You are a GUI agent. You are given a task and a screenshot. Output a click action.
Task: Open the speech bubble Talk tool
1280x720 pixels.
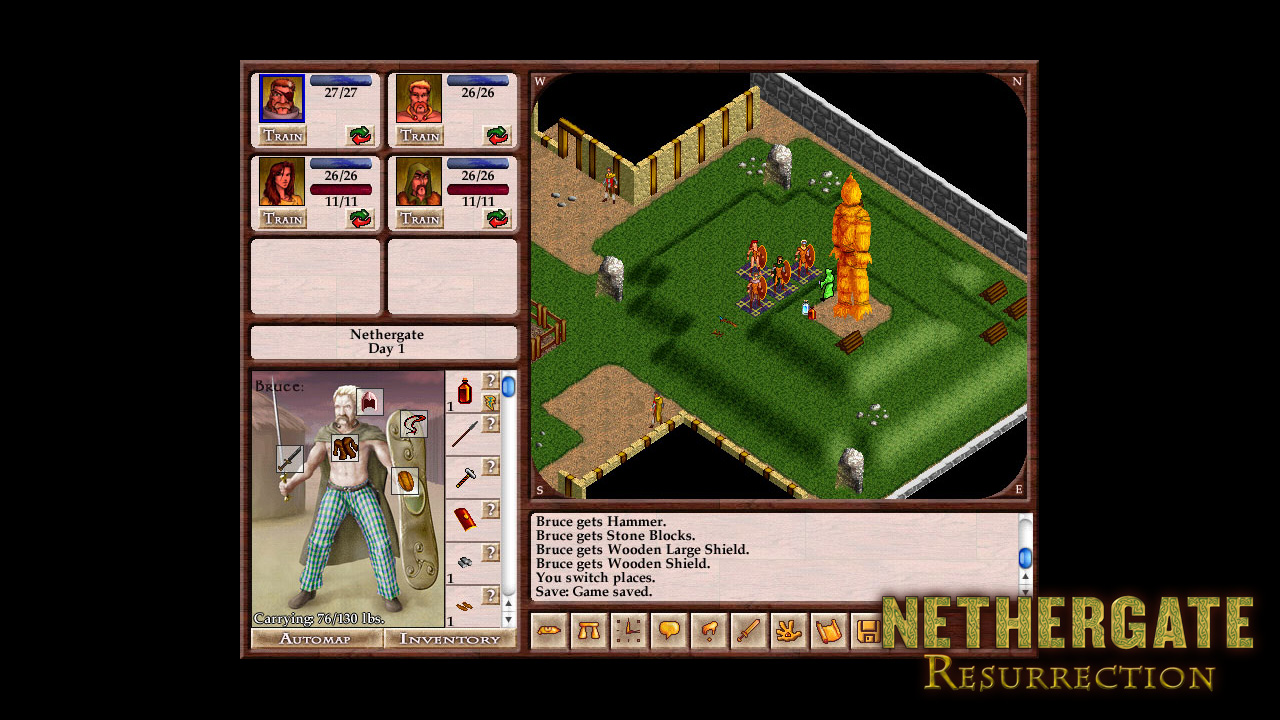pyautogui.click(x=667, y=630)
